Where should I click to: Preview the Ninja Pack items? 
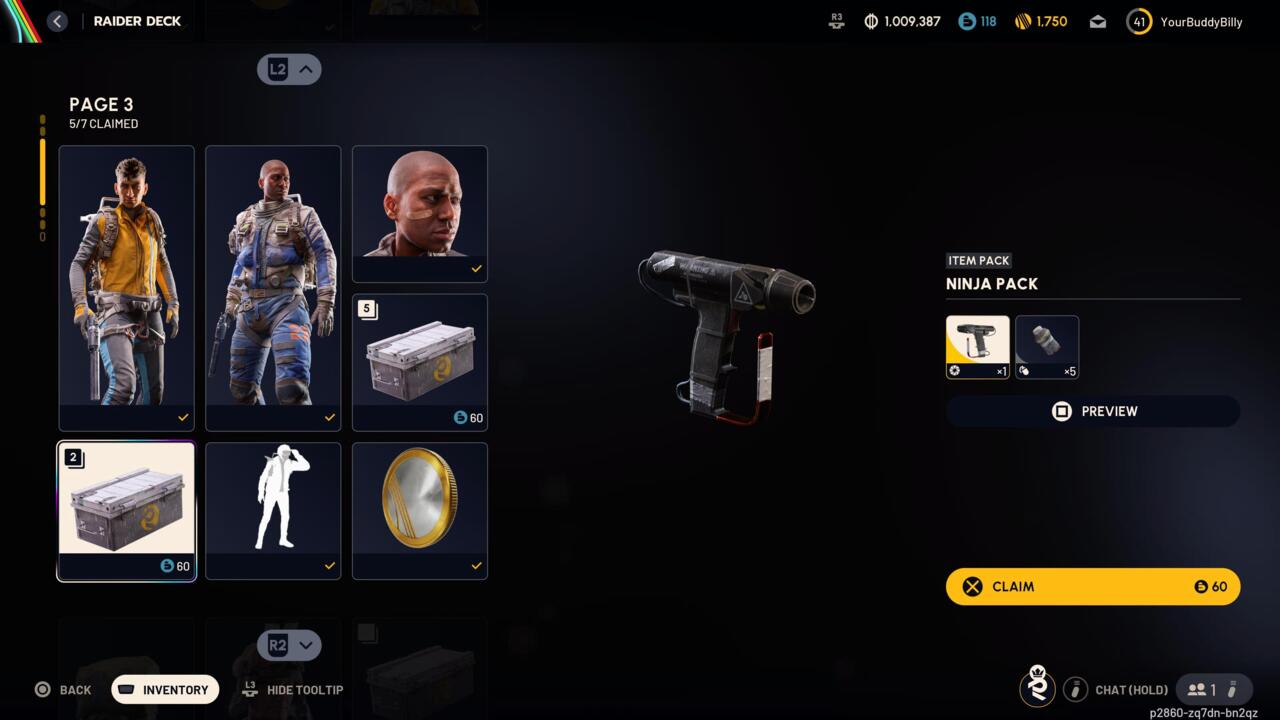click(1092, 411)
